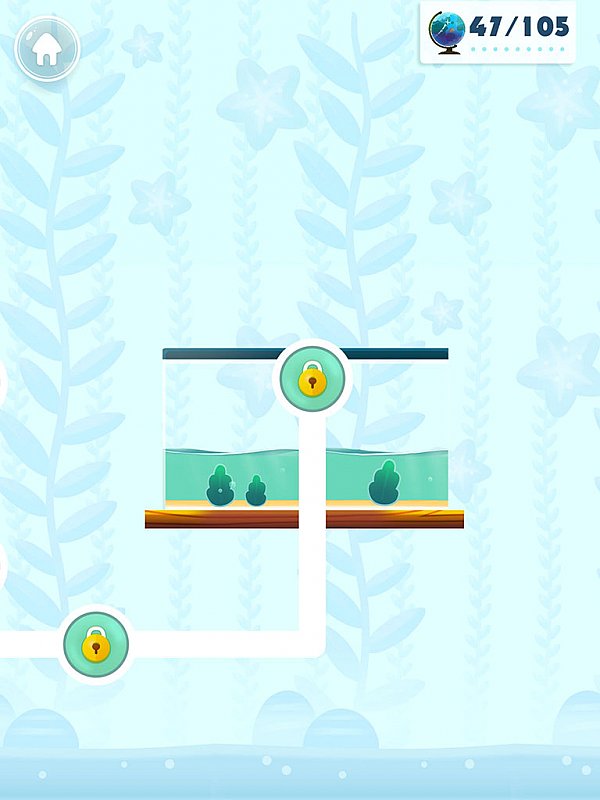This screenshot has height=800, width=600.
Task: Return to the home screen
Action: 46,48
